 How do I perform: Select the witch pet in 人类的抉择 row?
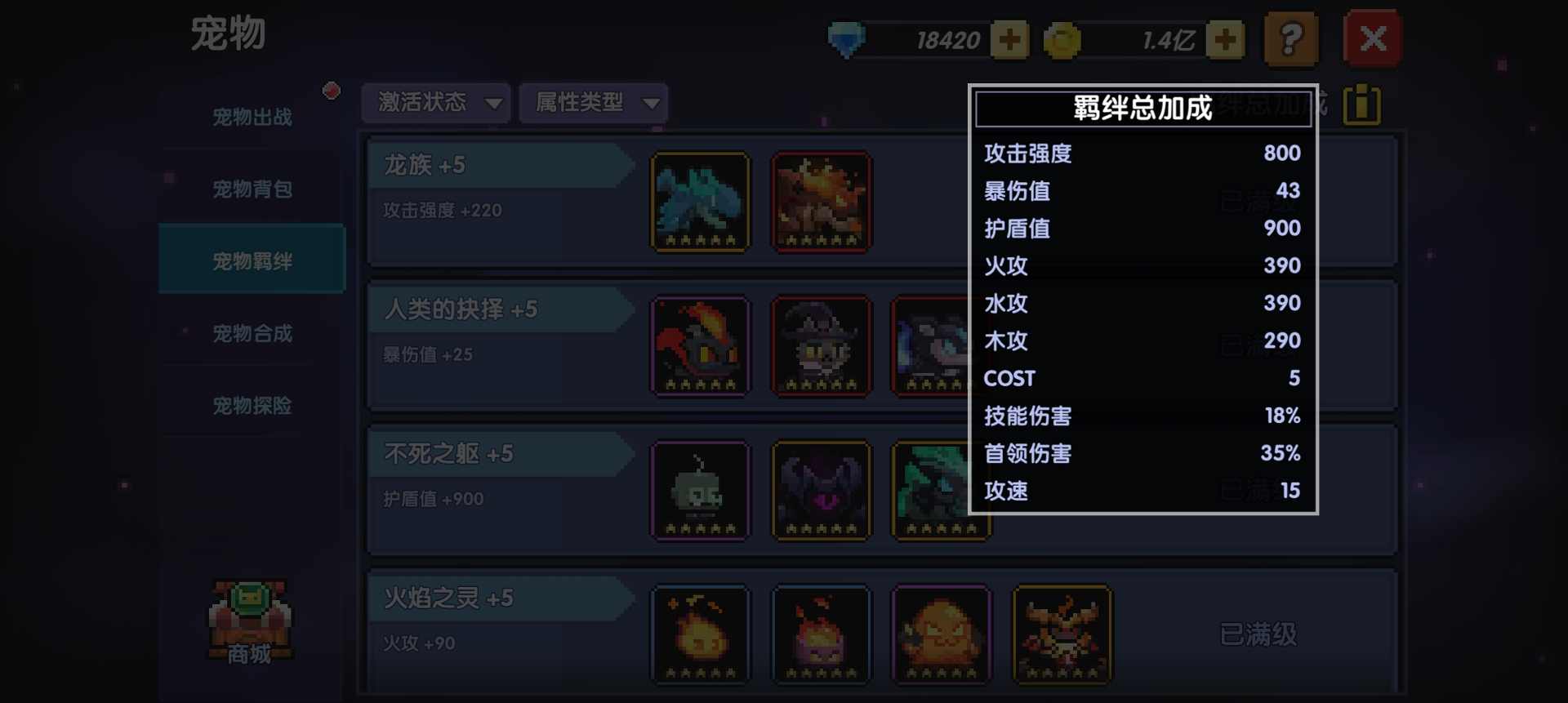tap(822, 346)
